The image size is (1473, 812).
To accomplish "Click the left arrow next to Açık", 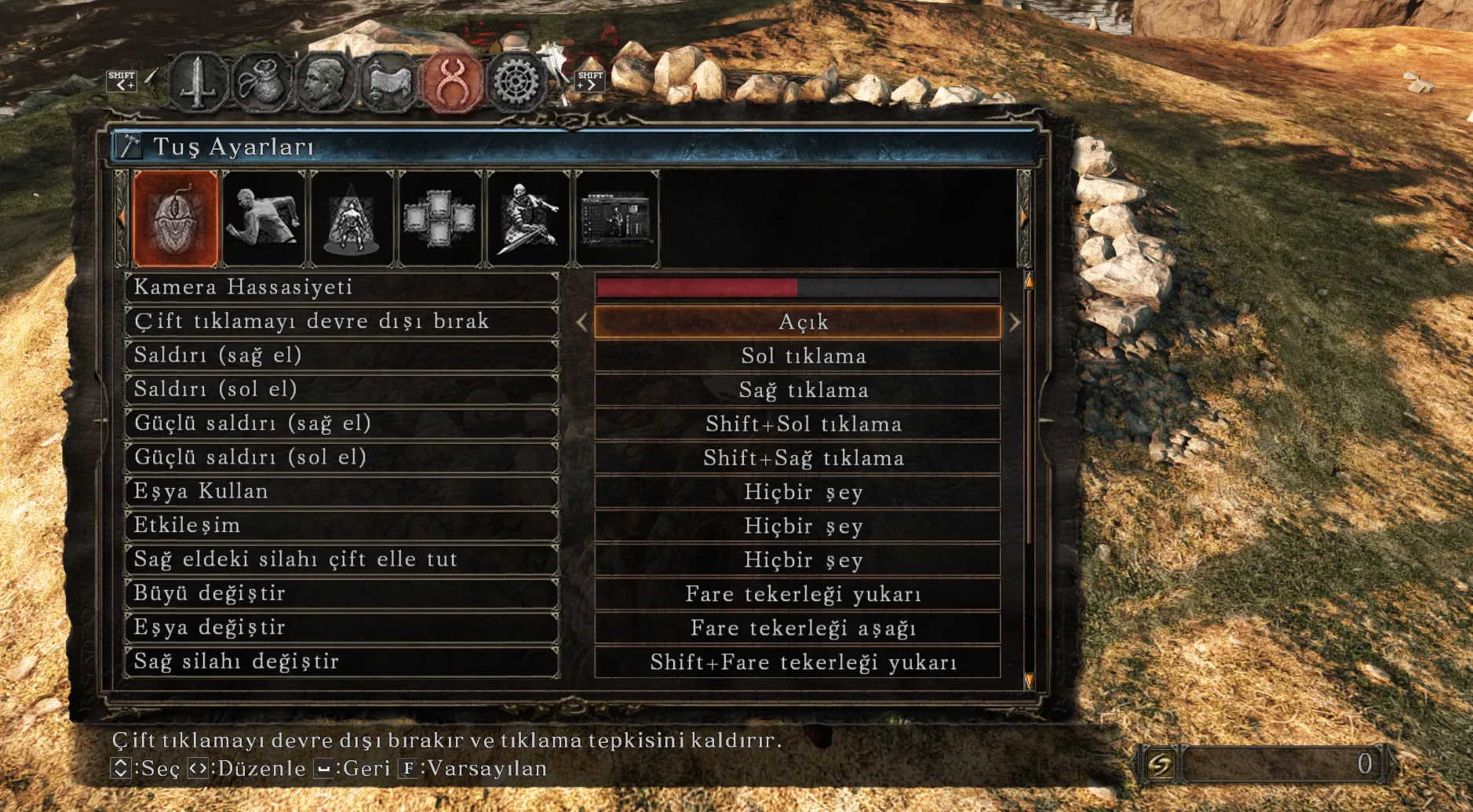I will click(582, 322).
